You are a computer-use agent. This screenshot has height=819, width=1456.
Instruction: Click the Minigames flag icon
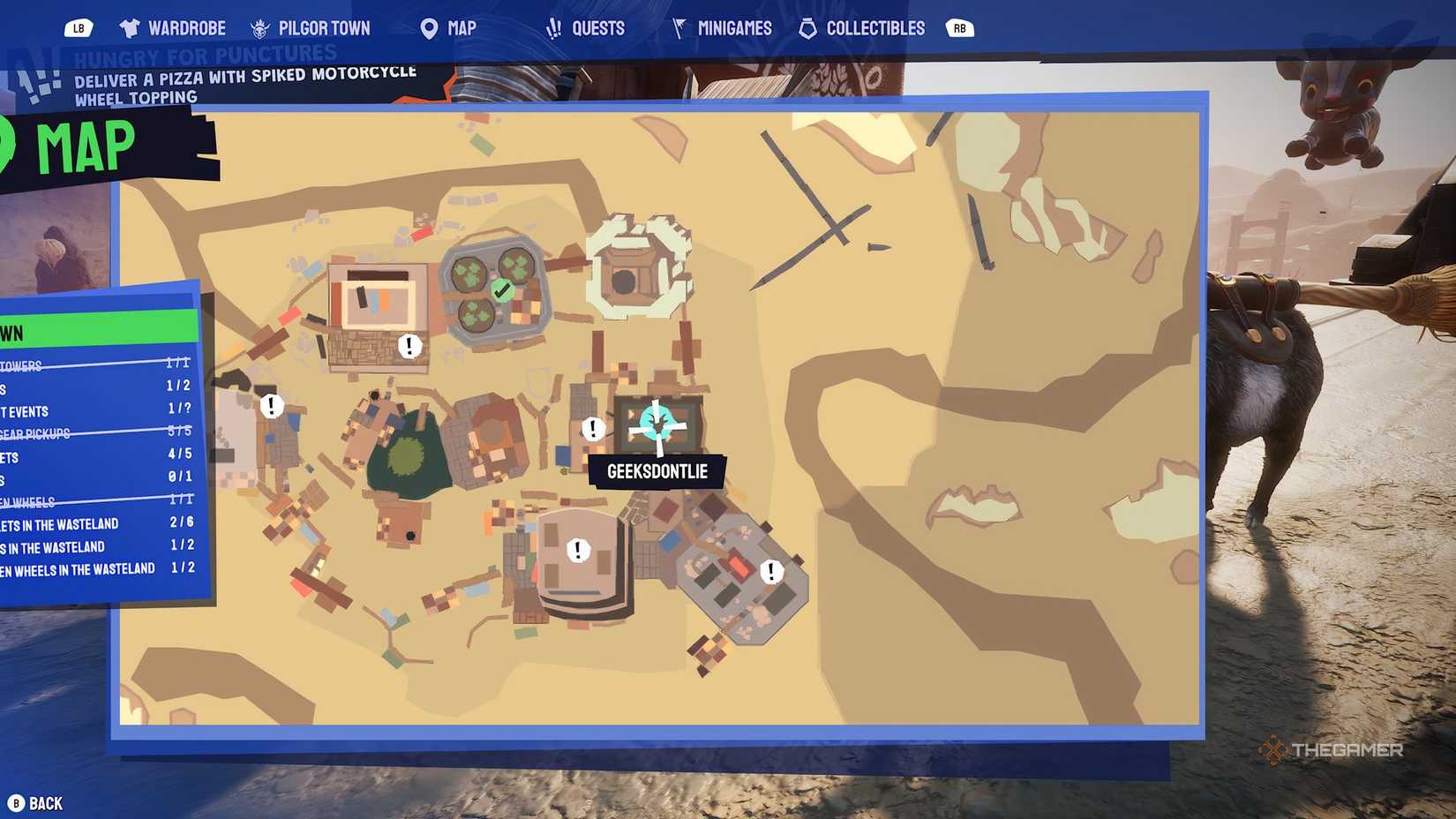678,27
